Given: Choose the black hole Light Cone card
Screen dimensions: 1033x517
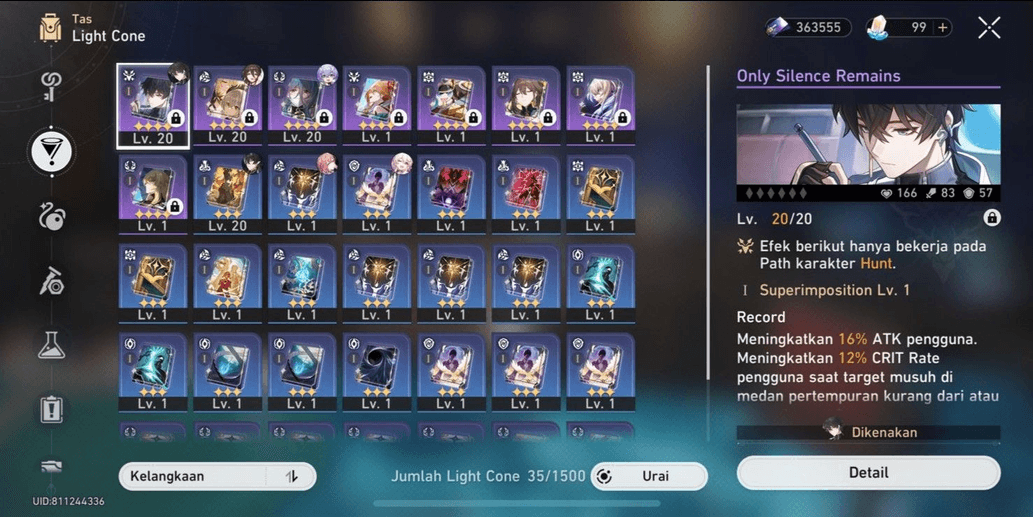Looking at the screenshot, I should click(376, 367).
